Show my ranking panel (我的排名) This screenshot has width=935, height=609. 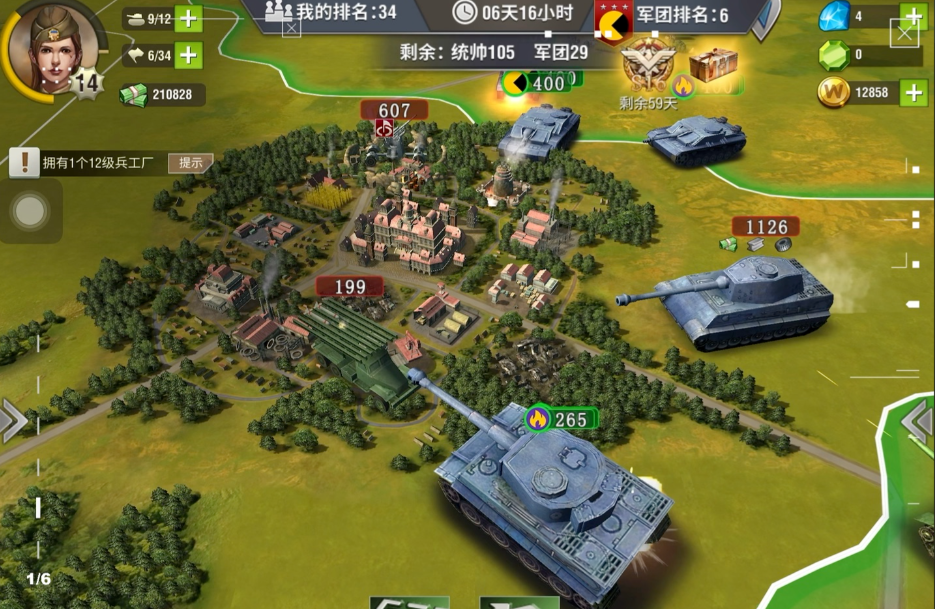[331, 12]
